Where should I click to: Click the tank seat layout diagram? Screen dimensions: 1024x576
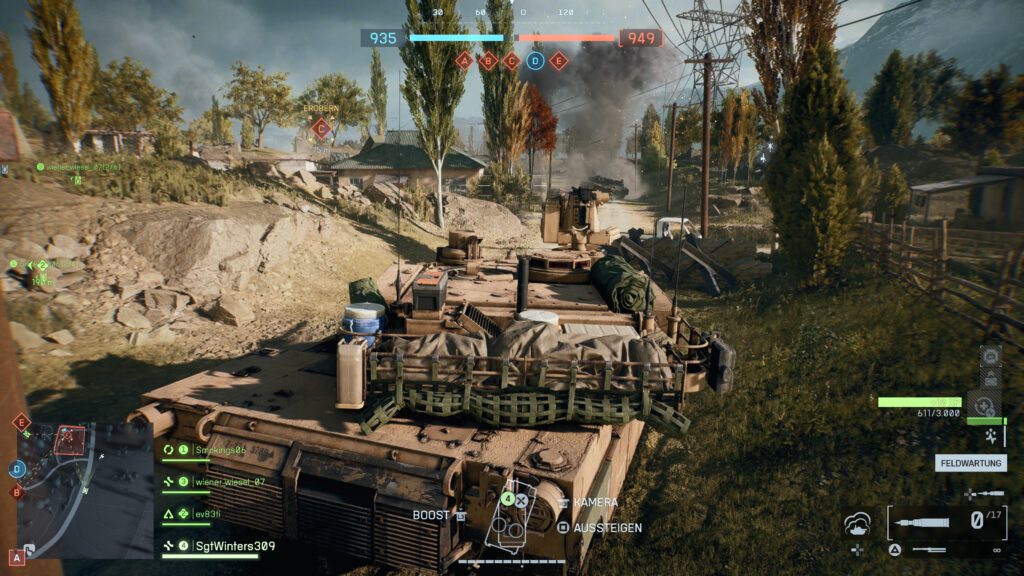tap(509, 517)
